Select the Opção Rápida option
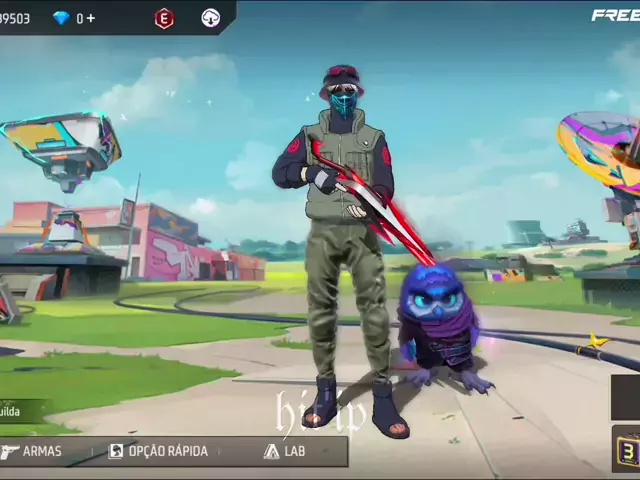This screenshot has height=480, width=640. (158, 451)
